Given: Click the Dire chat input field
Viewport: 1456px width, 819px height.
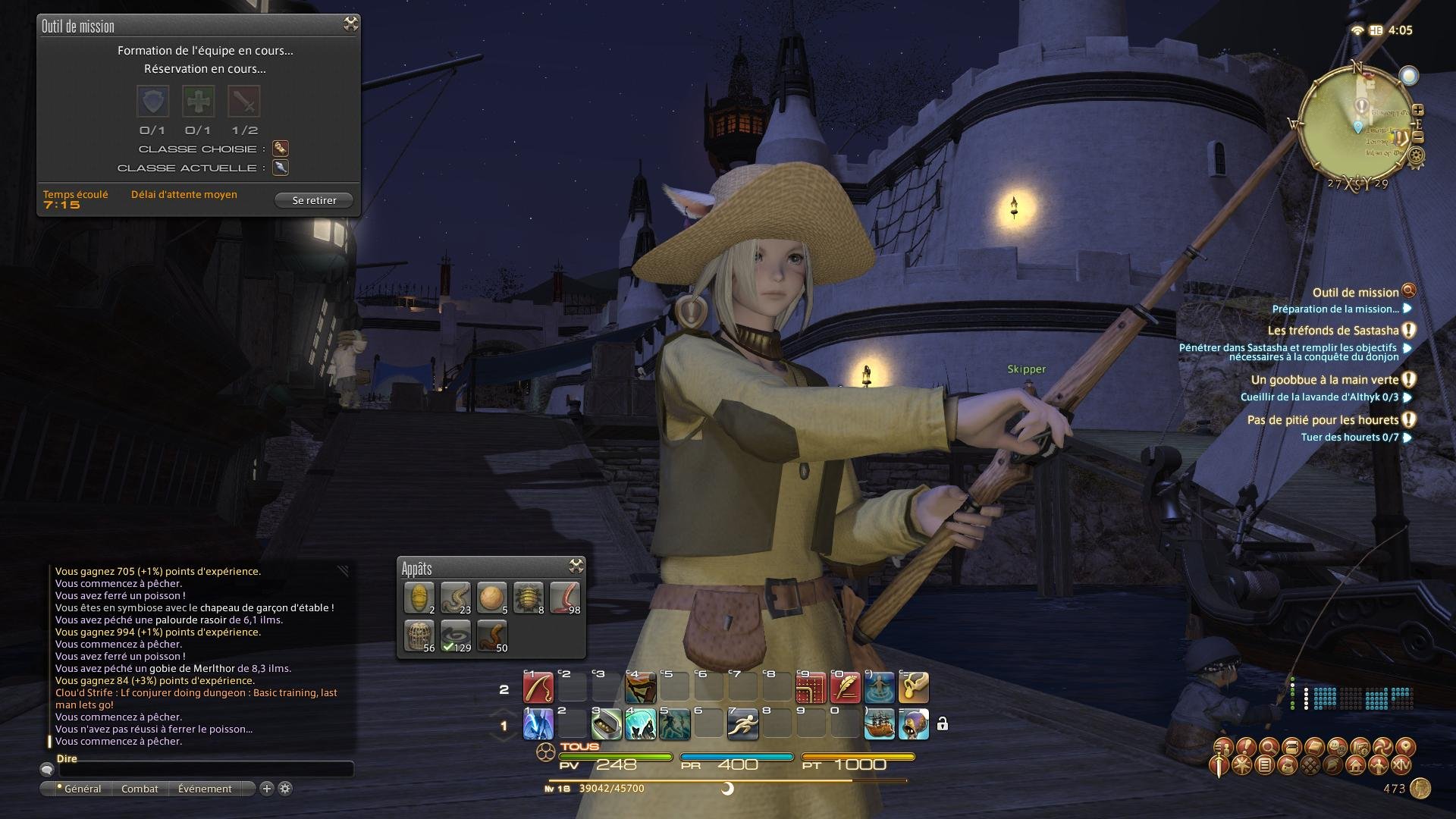Looking at the screenshot, I should [x=206, y=770].
